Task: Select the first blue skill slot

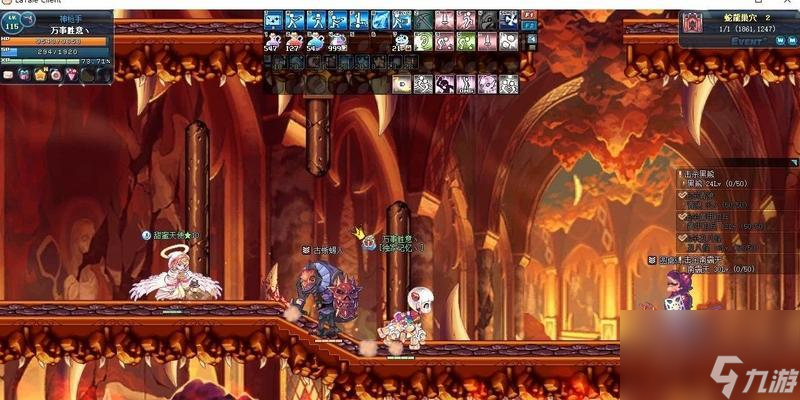Action: click(x=272, y=20)
